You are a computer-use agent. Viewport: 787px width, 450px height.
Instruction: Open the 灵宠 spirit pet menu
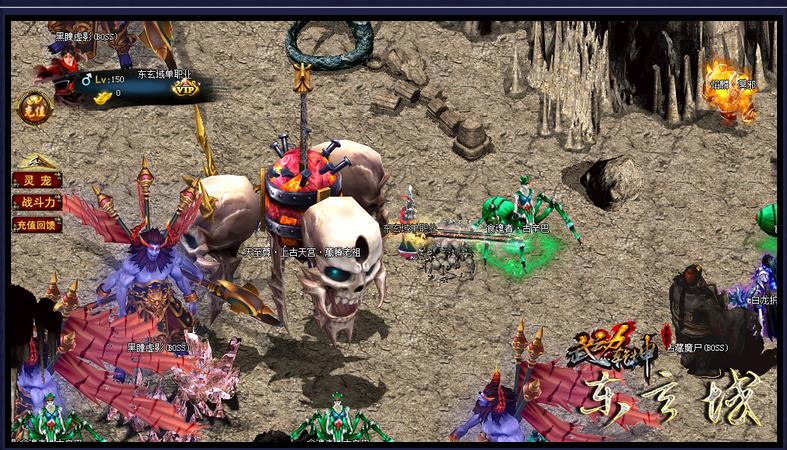coord(36,181)
